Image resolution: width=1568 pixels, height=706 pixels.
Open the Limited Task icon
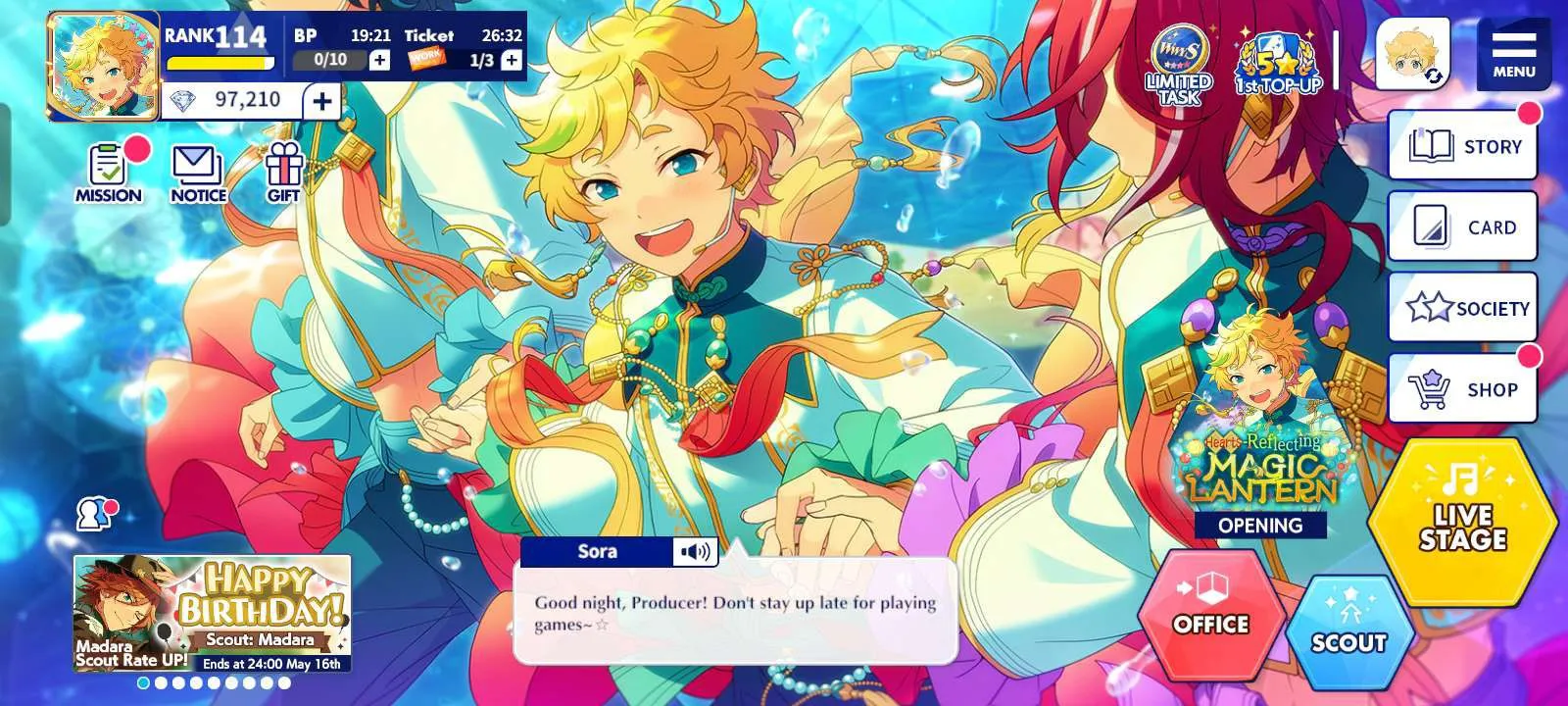[x=1180, y=64]
